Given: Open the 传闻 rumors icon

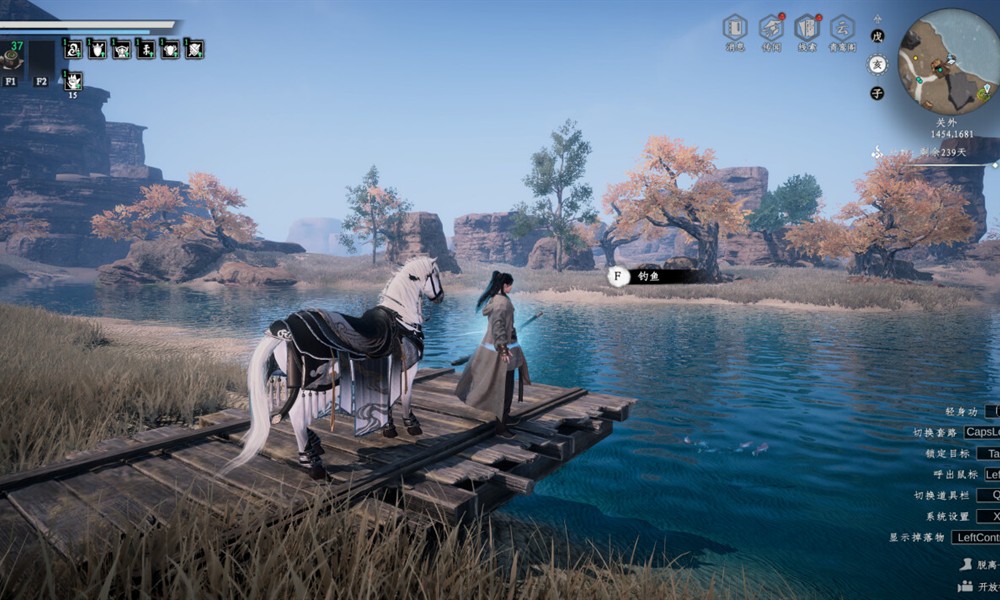Looking at the screenshot, I should [x=771, y=28].
